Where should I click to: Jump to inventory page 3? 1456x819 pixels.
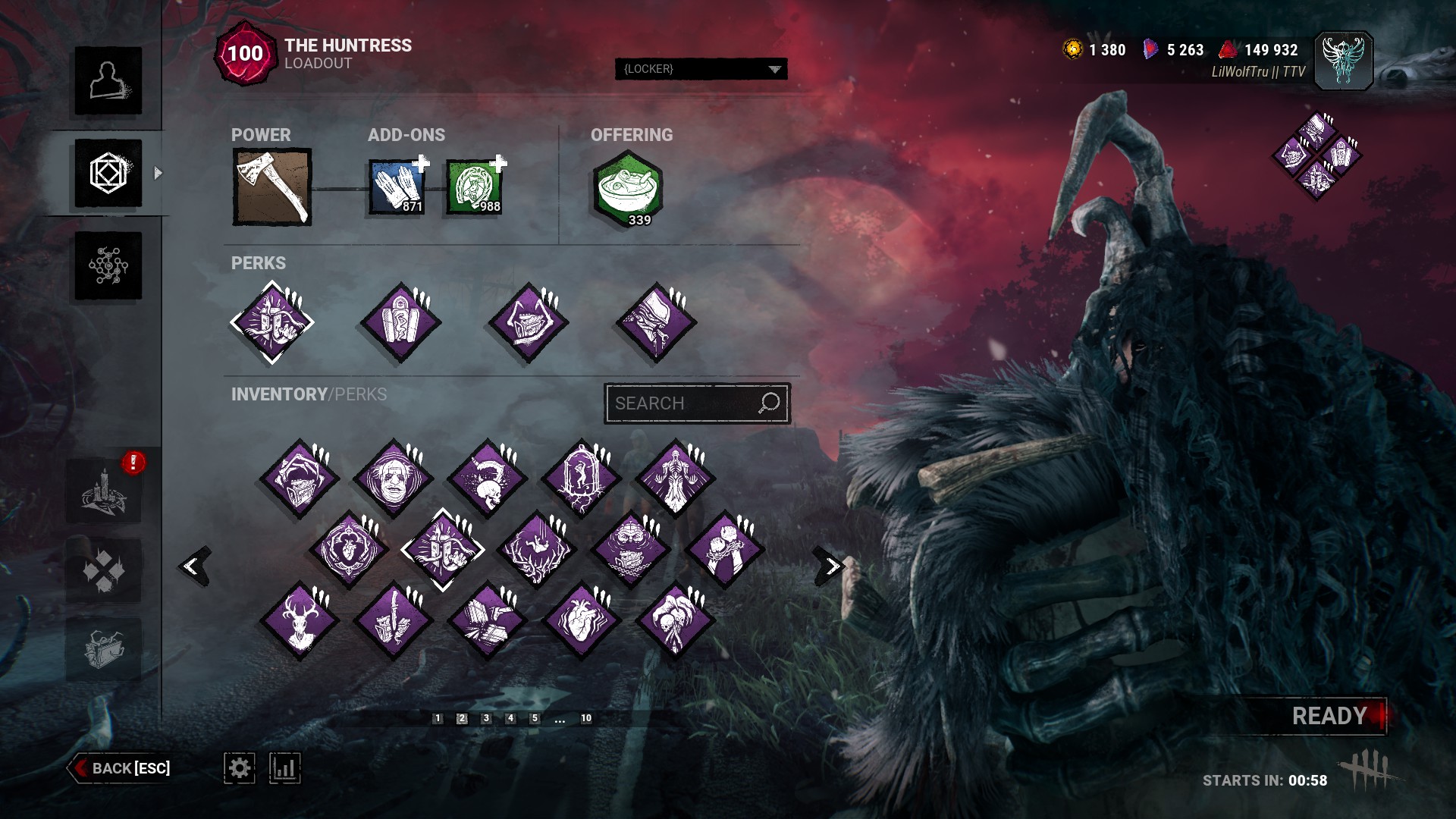click(x=486, y=718)
